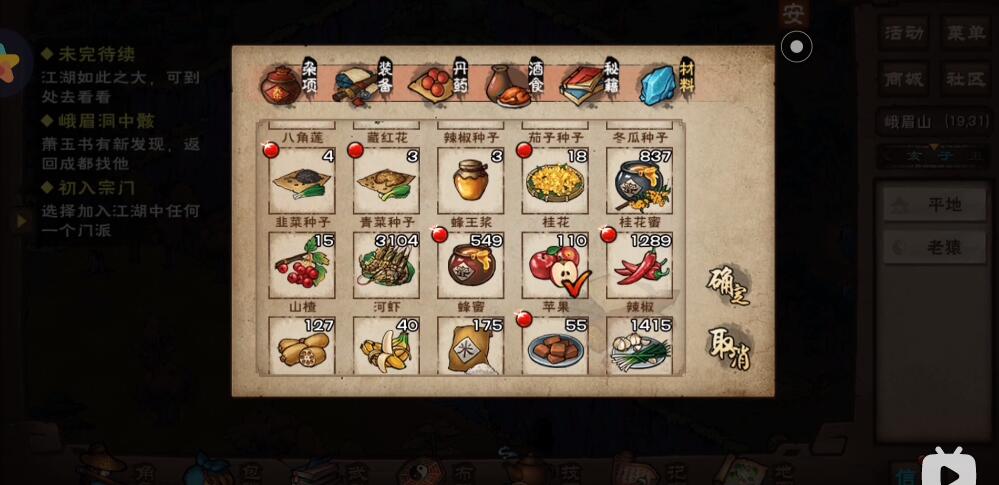This screenshot has width=999, height=485.
Task: Open the 装备 equipment tab
Action: [x=365, y=84]
